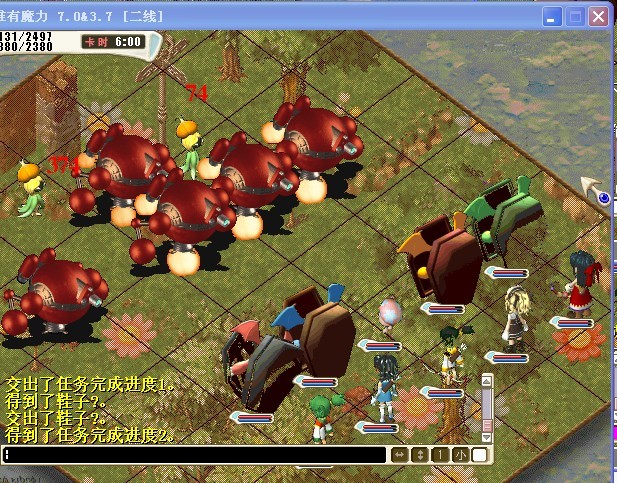The height and width of the screenshot is (483, 617).
Task: Click the chat log scroll-down arrow
Action: tap(487, 436)
